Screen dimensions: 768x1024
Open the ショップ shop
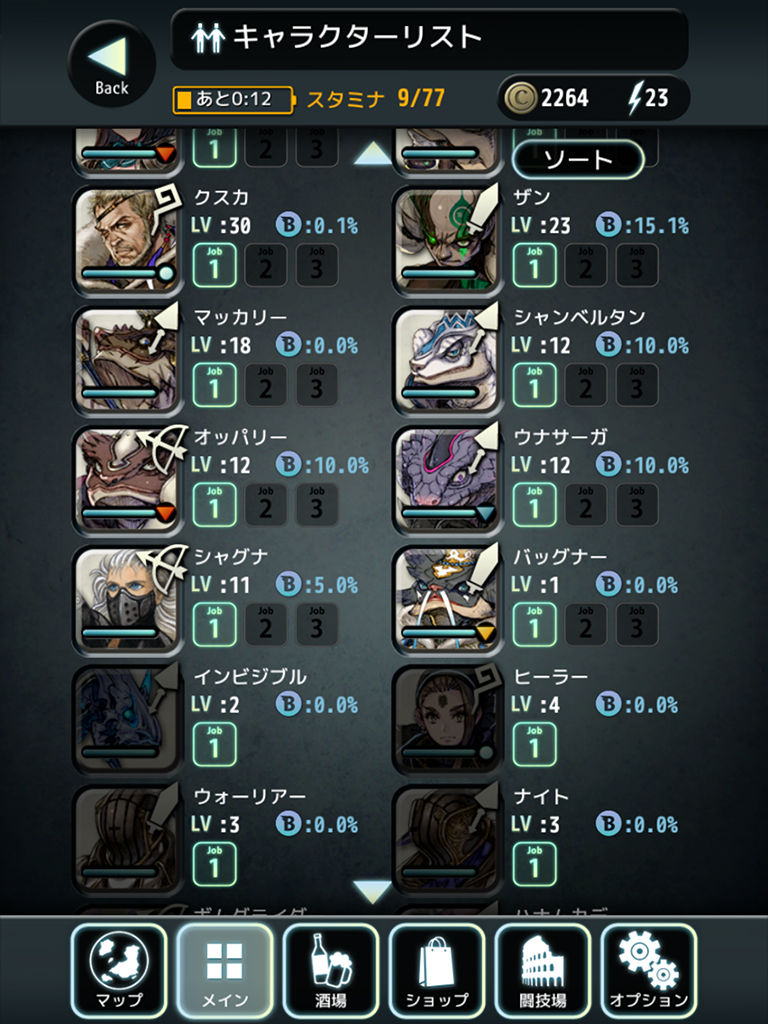pos(437,970)
